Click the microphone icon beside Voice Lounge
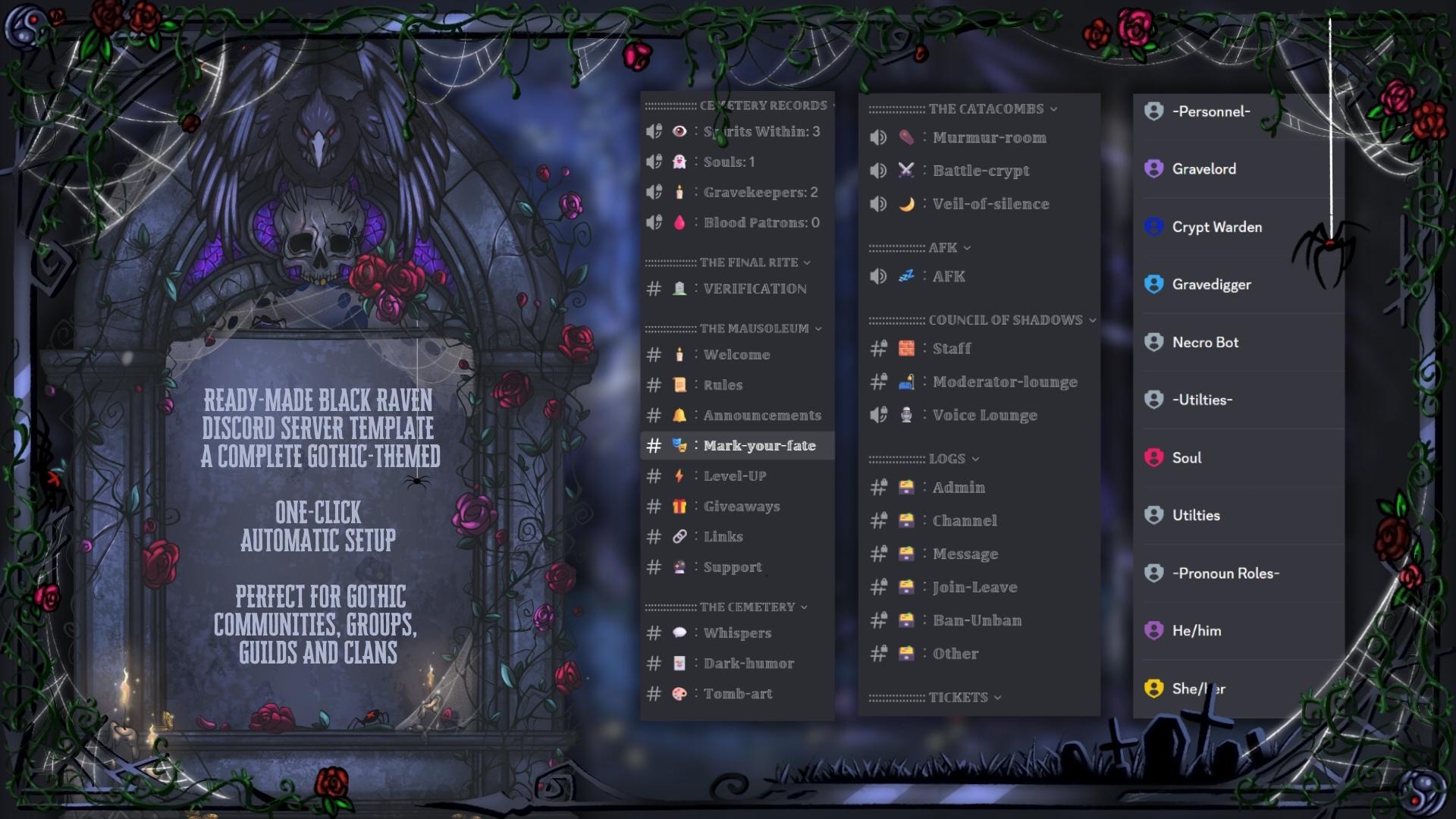 click(x=906, y=415)
